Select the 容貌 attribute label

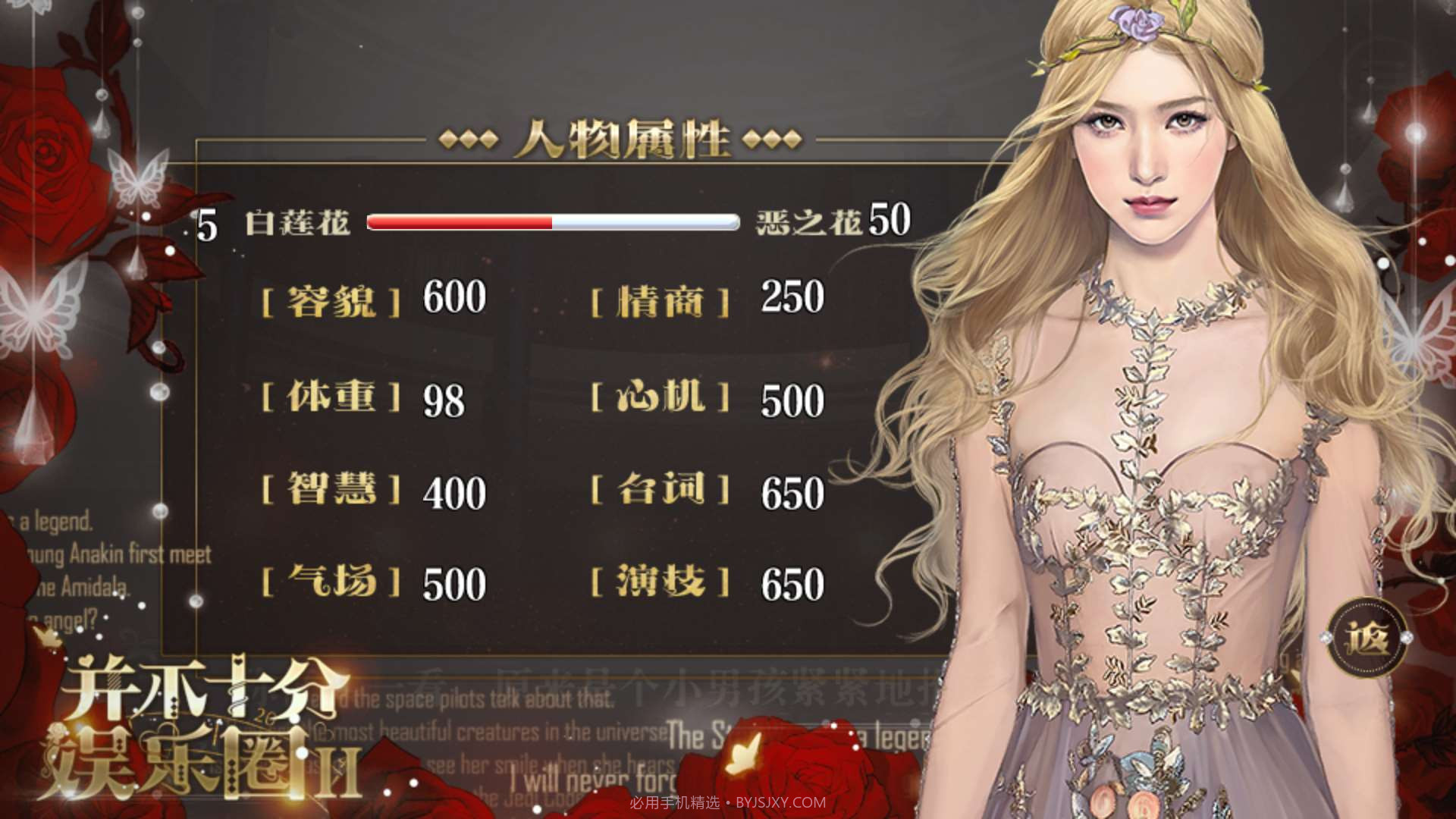(332, 300)
